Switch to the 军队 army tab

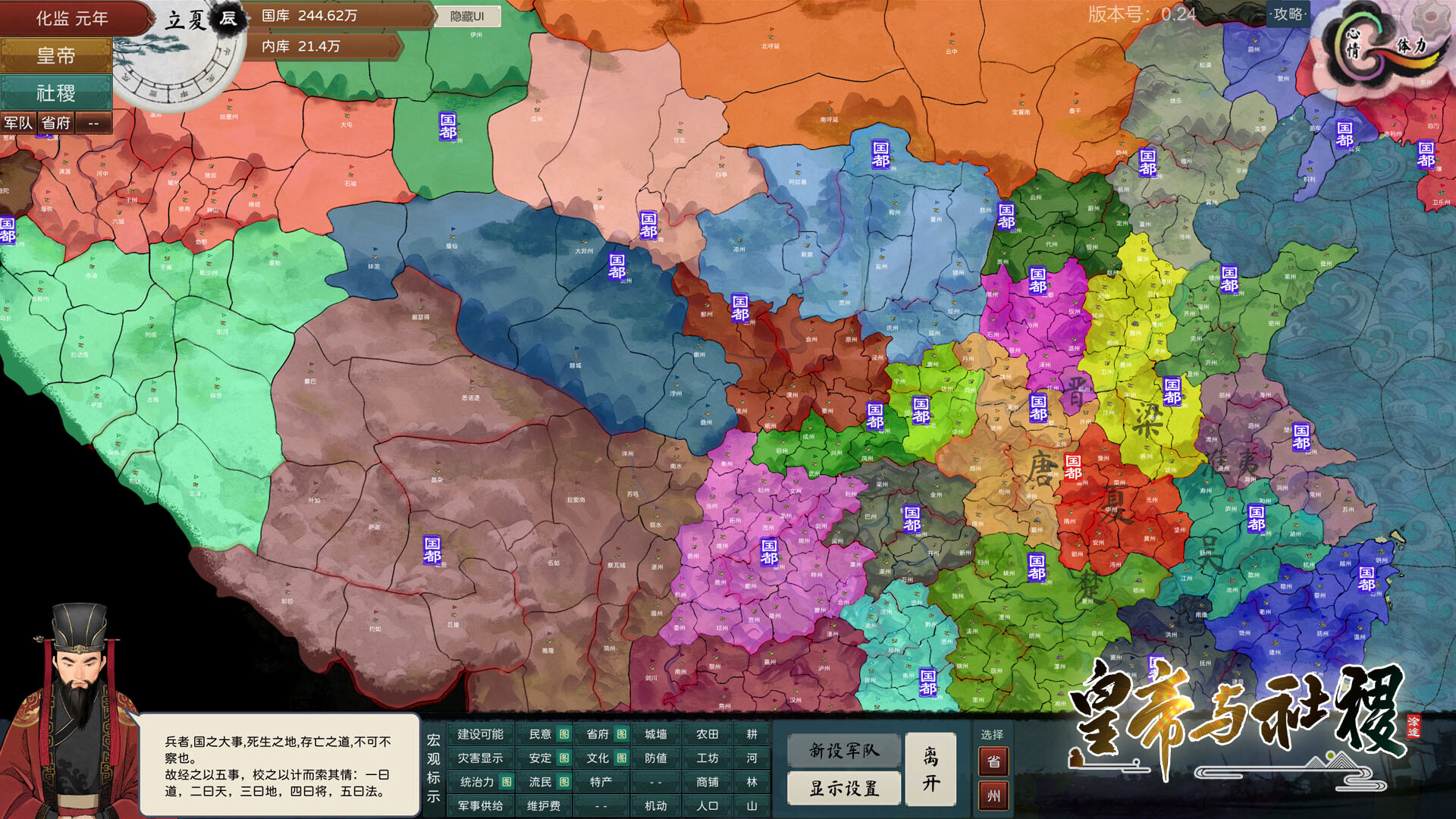click(18, 123)
